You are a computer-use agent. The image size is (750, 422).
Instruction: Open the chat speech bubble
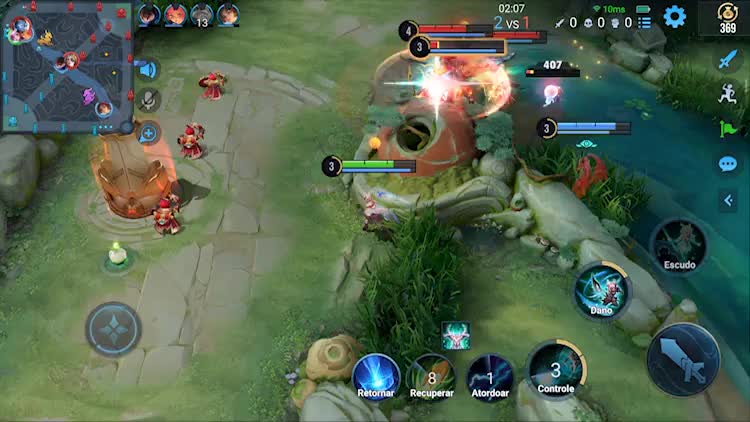(x=728, y=164)
